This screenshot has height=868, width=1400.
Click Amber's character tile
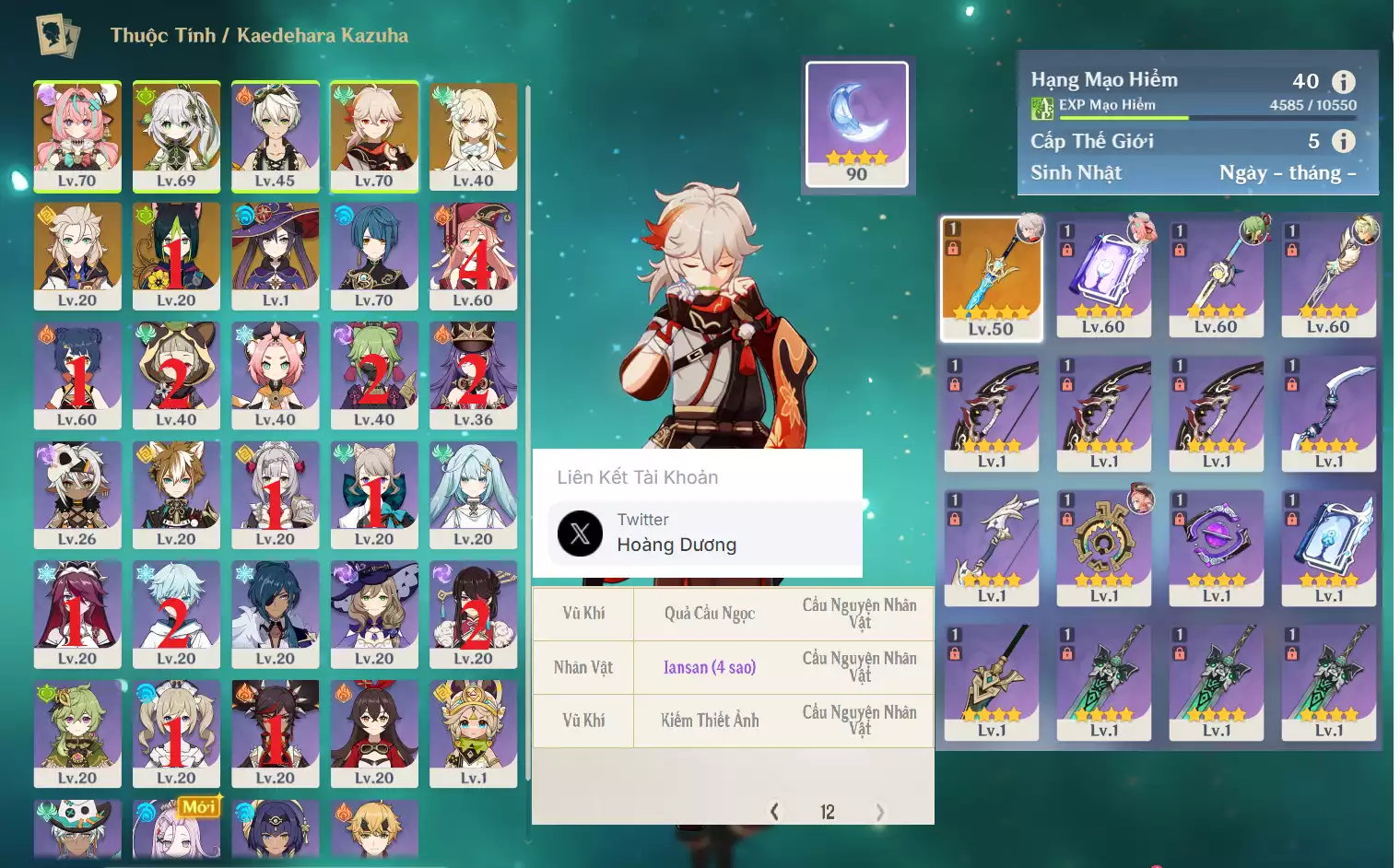point(374,733)
